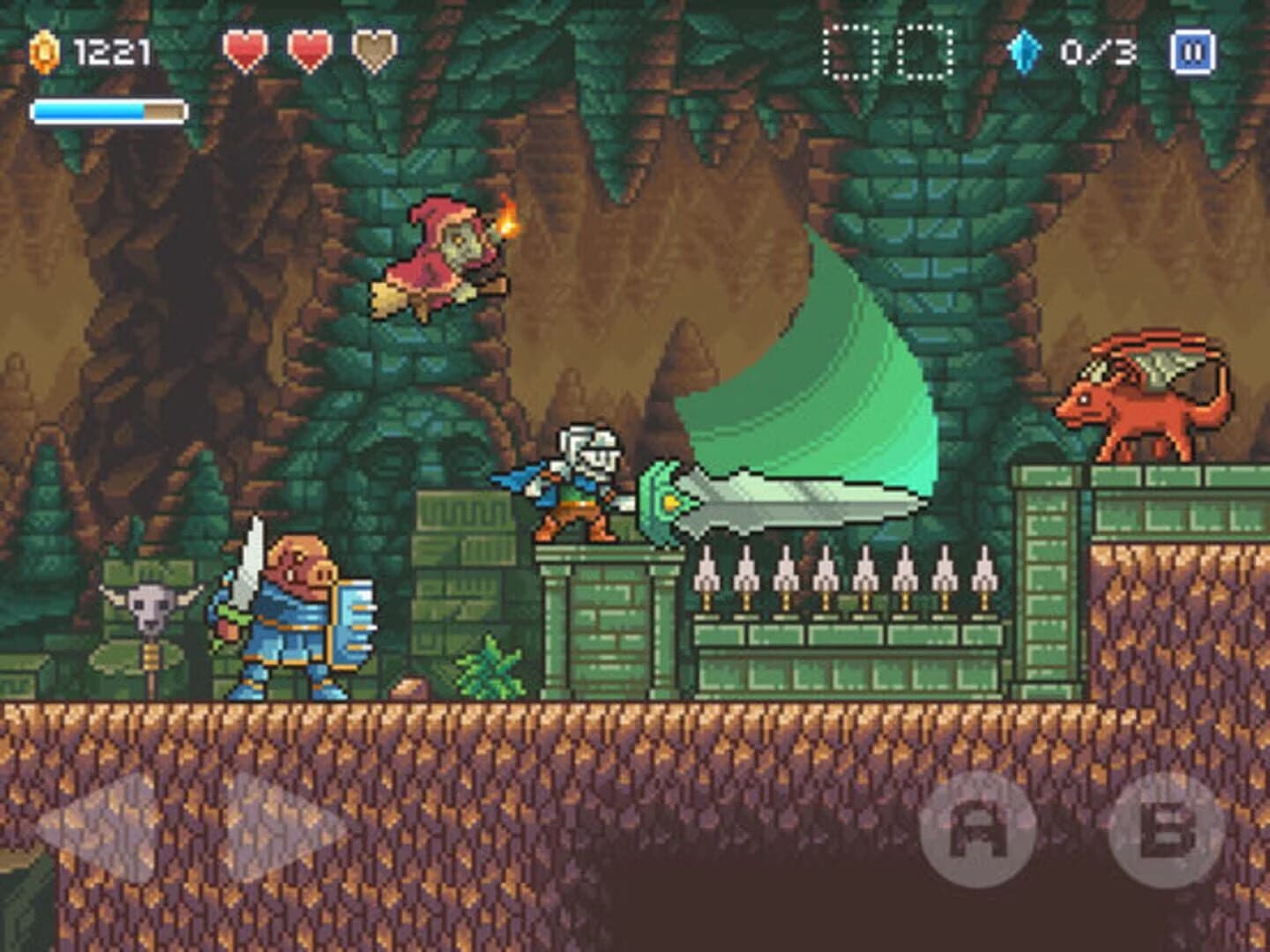Tap the witch flying on a broomstick
Viewport: 1270px width, 952px height.
point(441,256)
